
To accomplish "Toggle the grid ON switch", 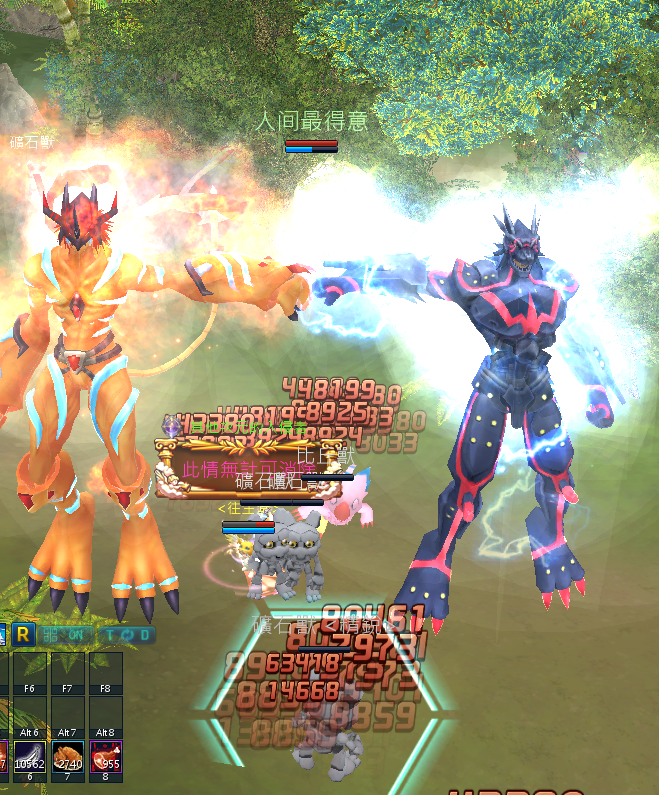I will point(66,635).
